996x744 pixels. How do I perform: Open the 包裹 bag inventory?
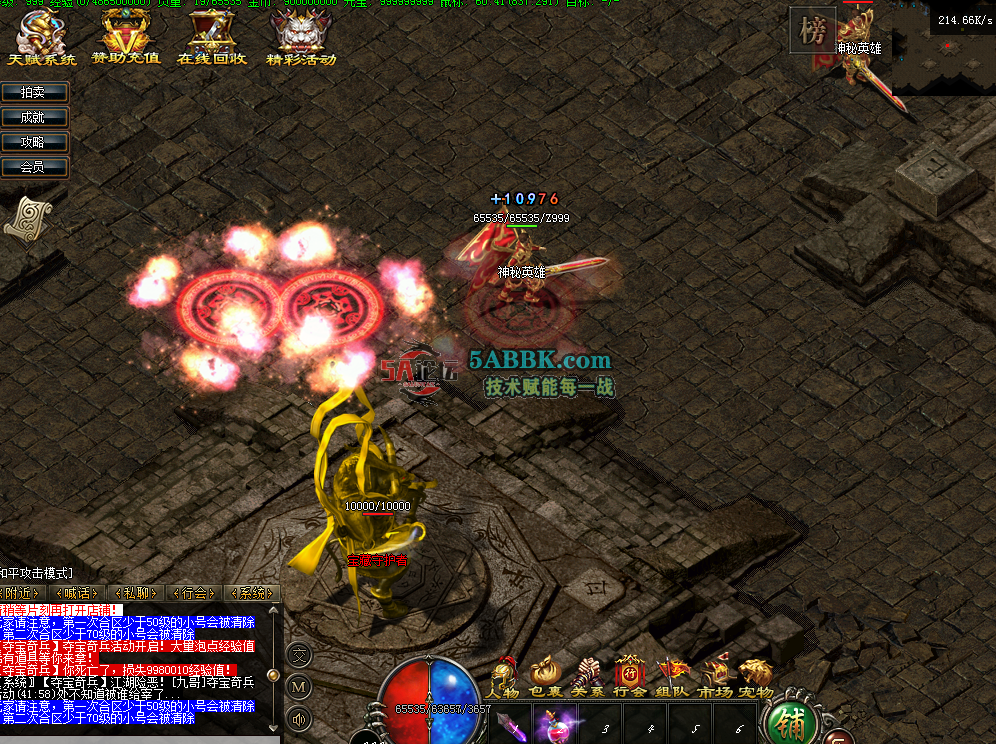[x=546, y=676]
